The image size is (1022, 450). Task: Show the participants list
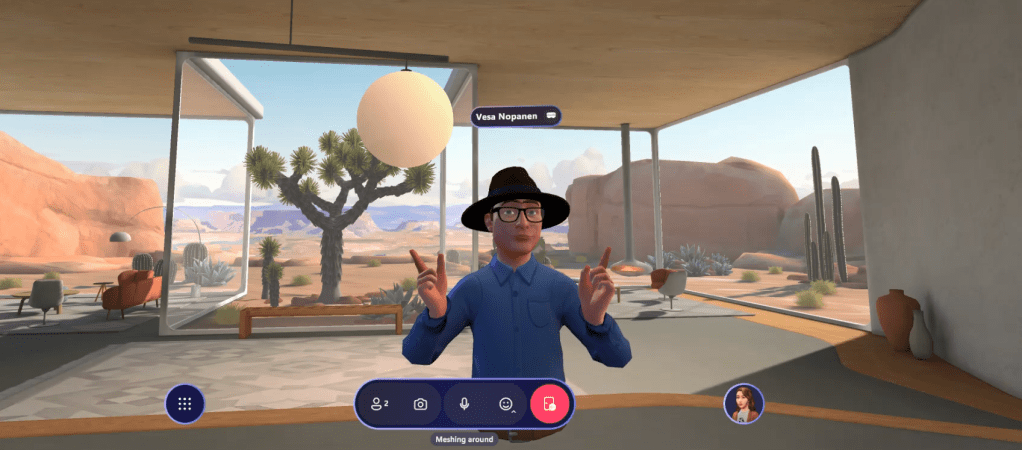pos(379,404)
